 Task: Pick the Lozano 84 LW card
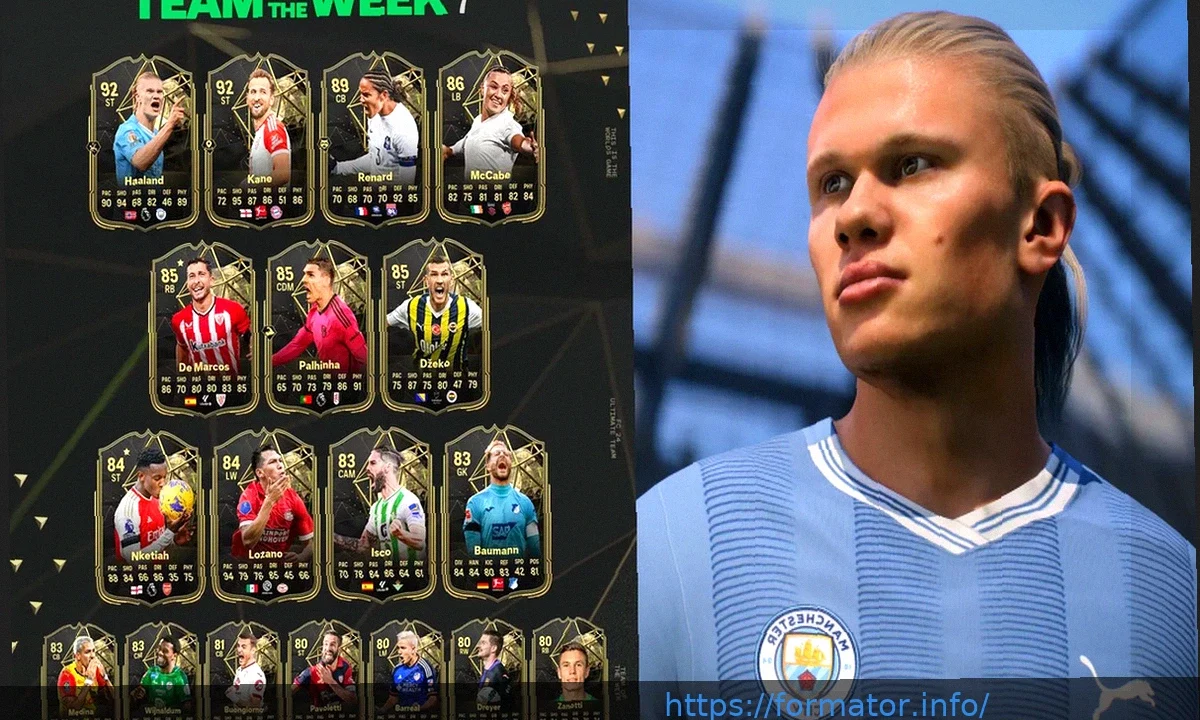coord(266,517)
